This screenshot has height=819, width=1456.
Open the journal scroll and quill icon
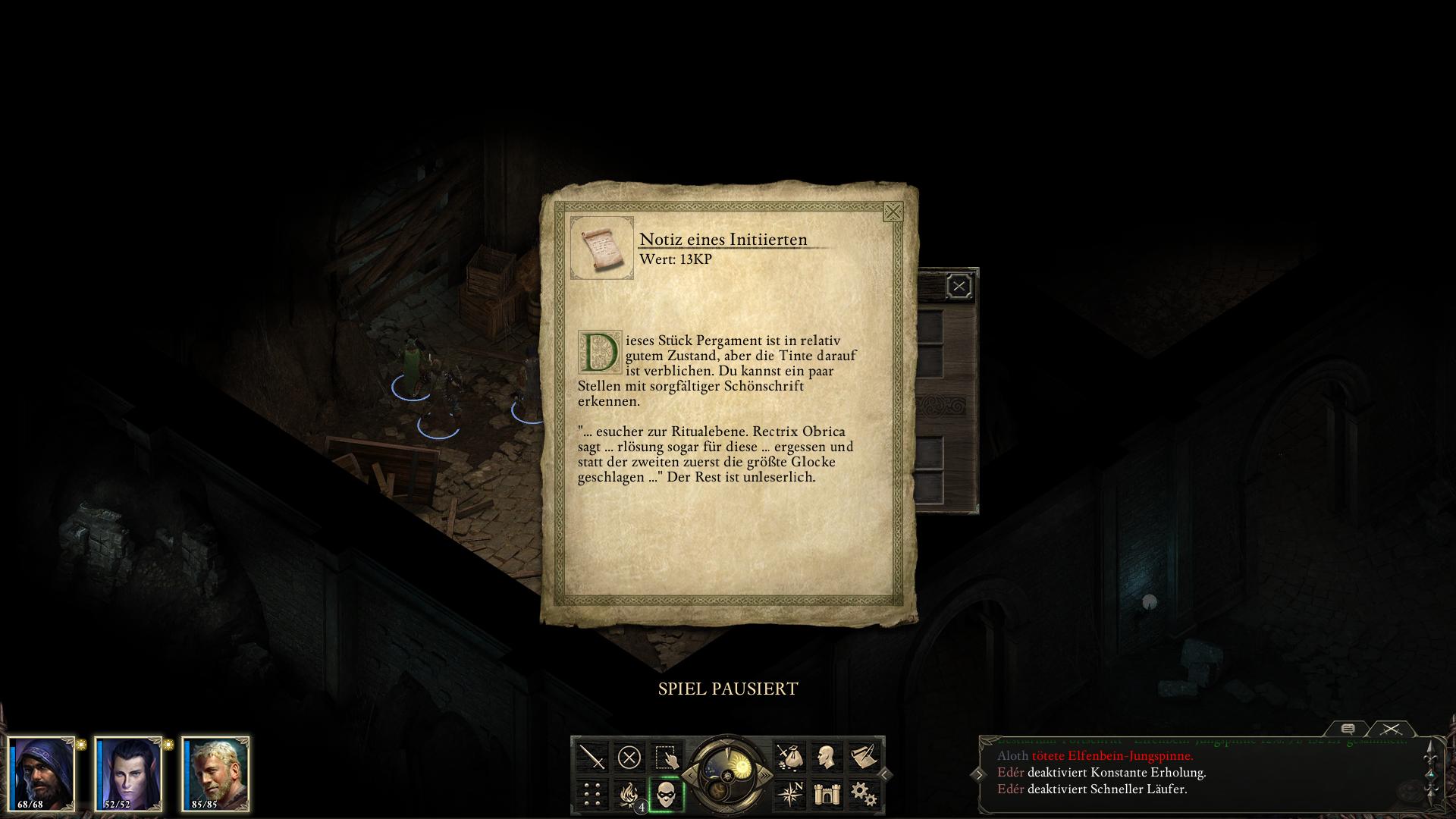click(863, 757)
